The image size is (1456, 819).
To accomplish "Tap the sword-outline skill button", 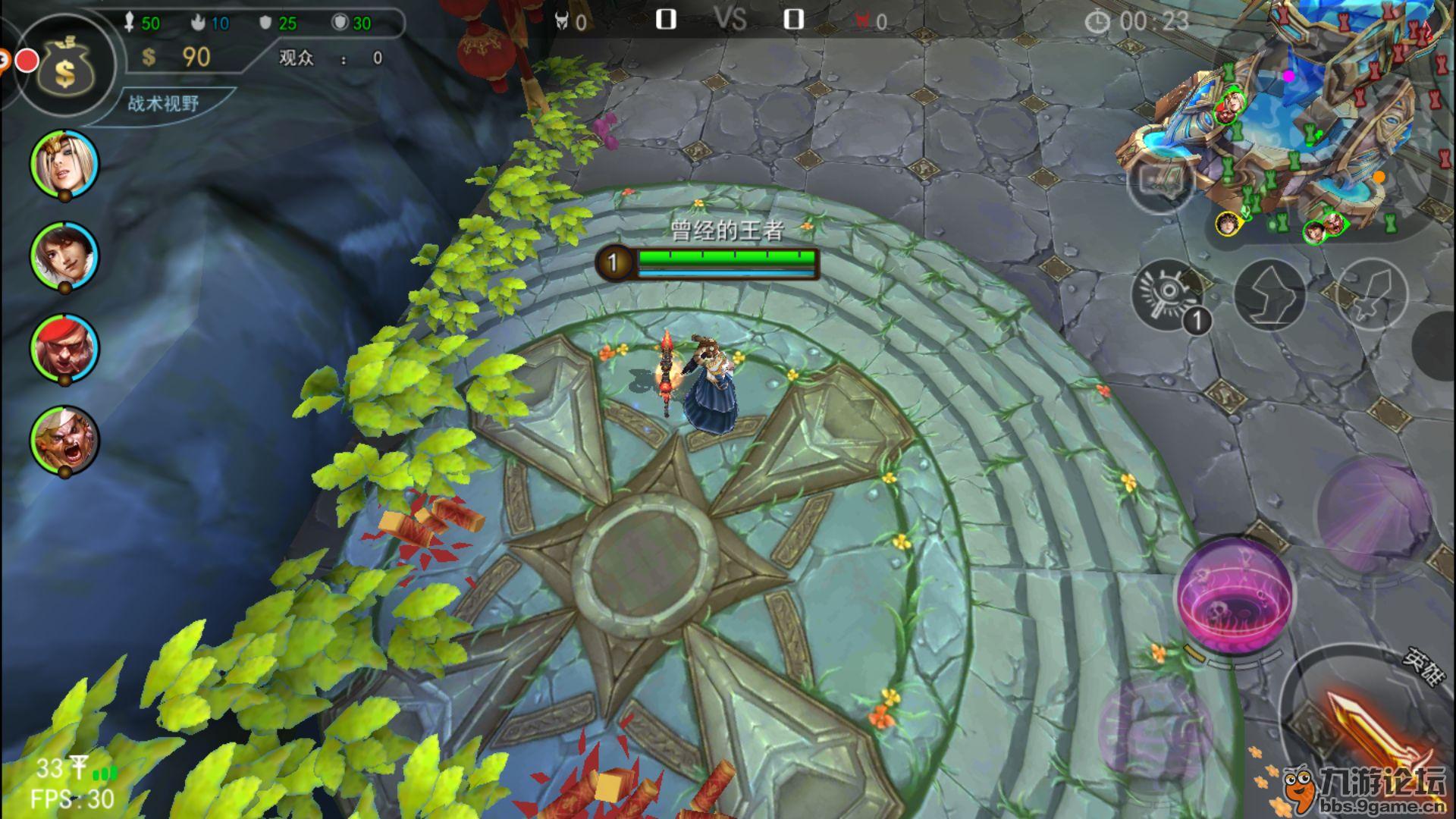I will coord(1370,294).
